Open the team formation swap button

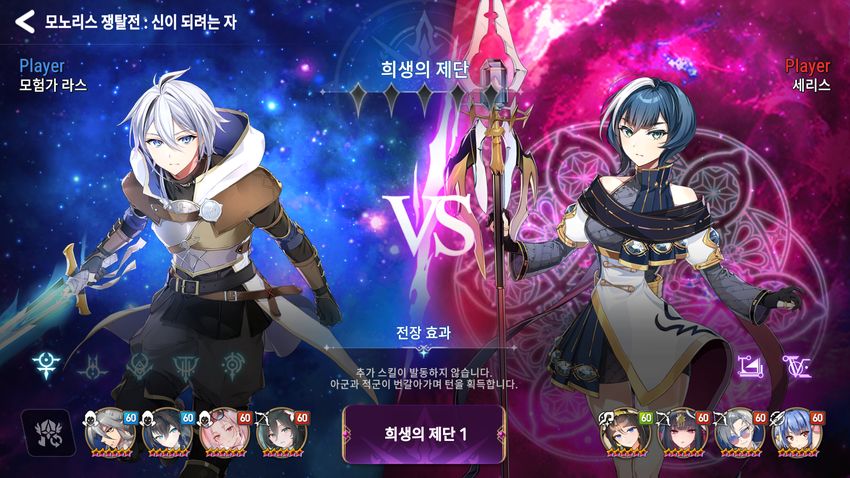(x=47, y=433)
